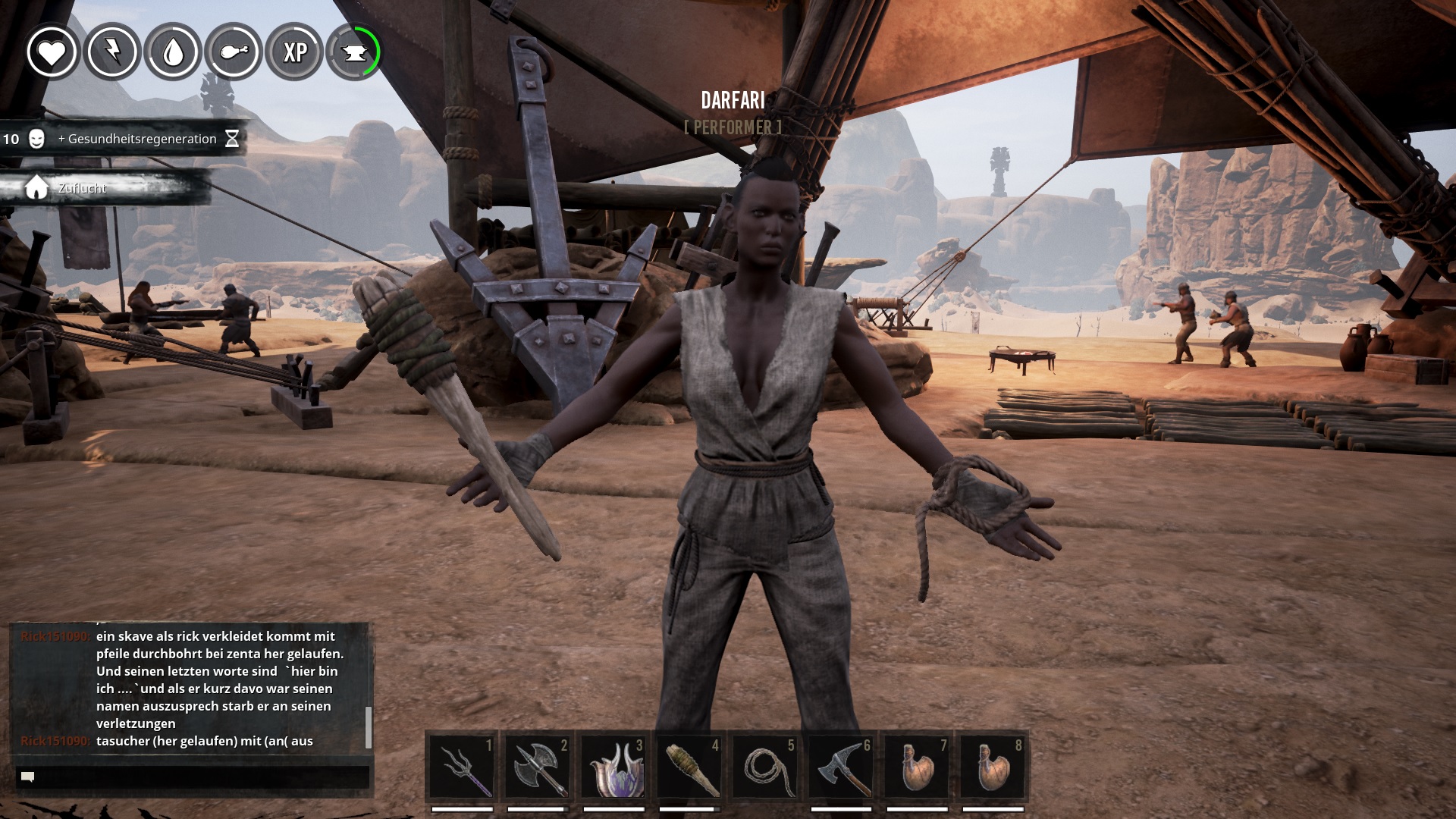Select the trident in hotbar slot 1
The width and height of the screenshot is (1456, 819).
click(x=462, y=767)
